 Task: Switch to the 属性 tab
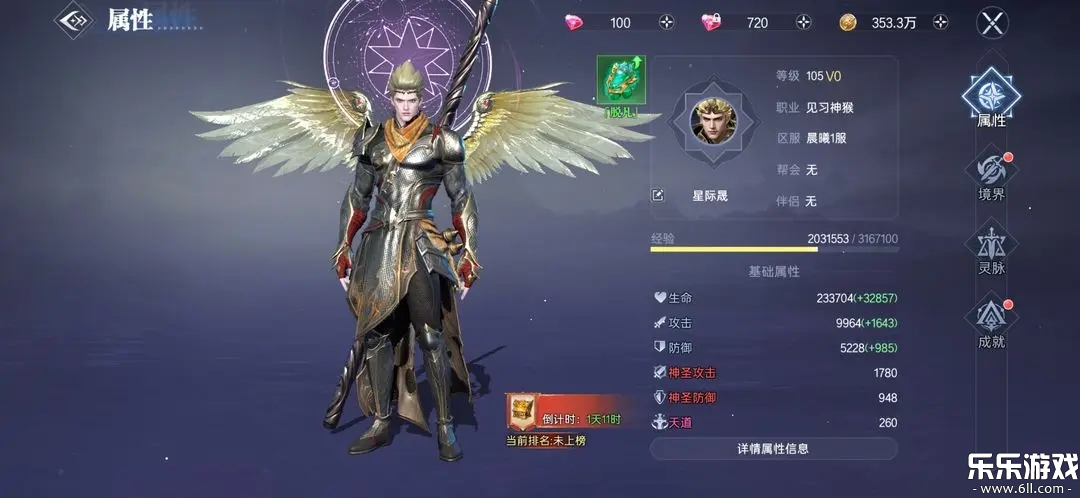(x=991, y=96)
